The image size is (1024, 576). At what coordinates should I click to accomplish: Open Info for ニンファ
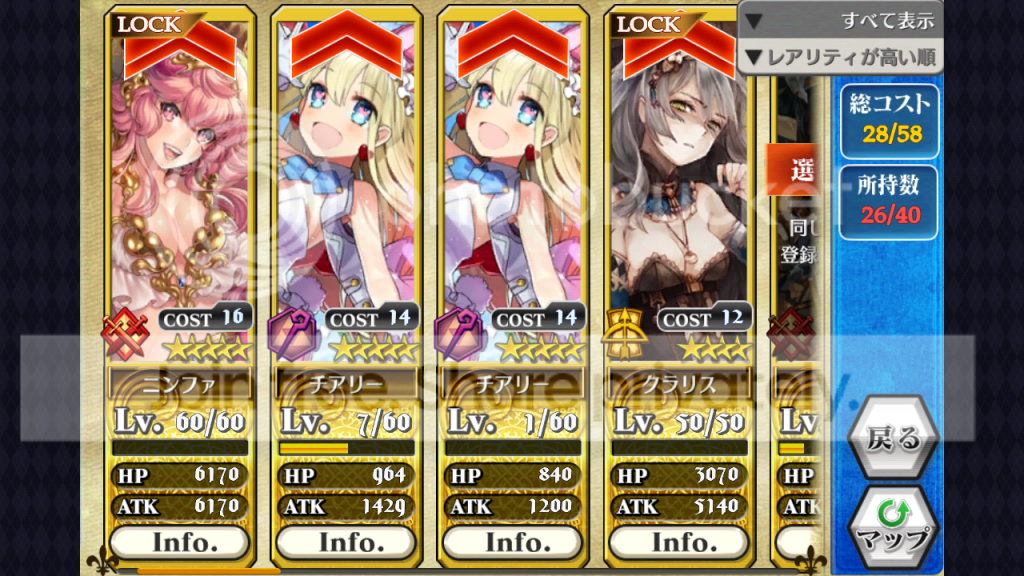(180, 542)
